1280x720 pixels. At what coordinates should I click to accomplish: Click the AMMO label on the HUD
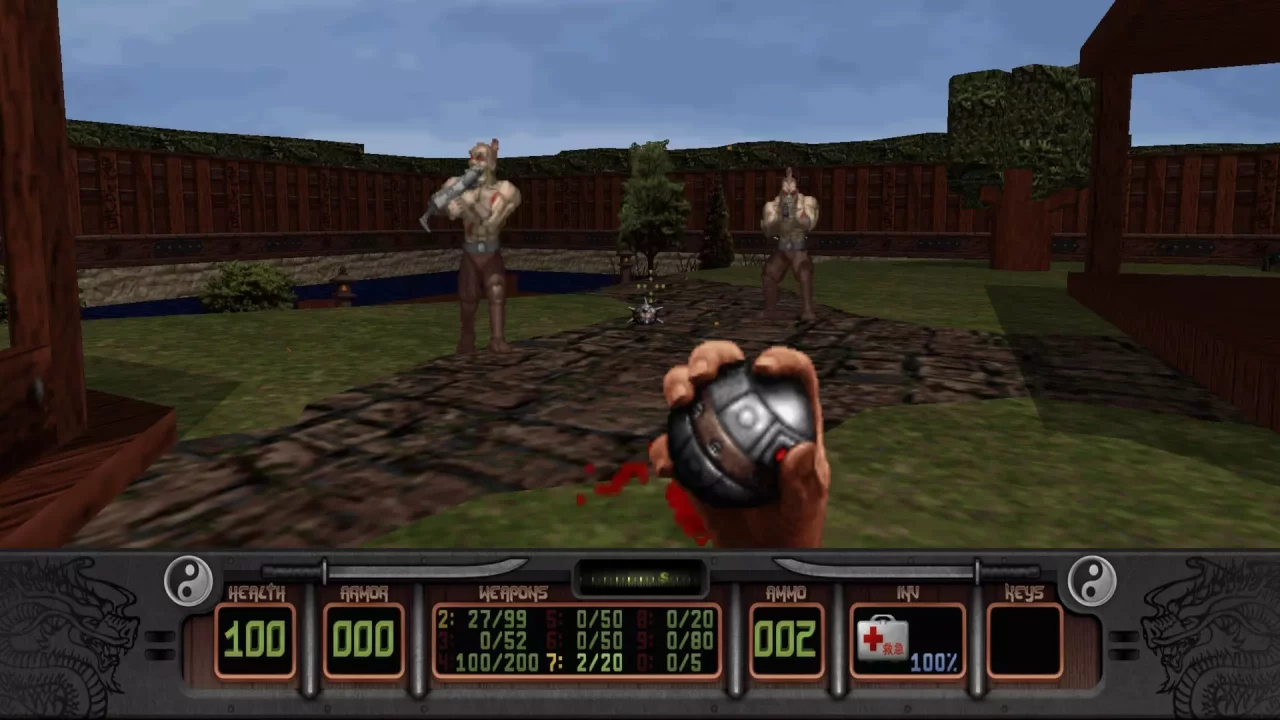coord(786,592)
